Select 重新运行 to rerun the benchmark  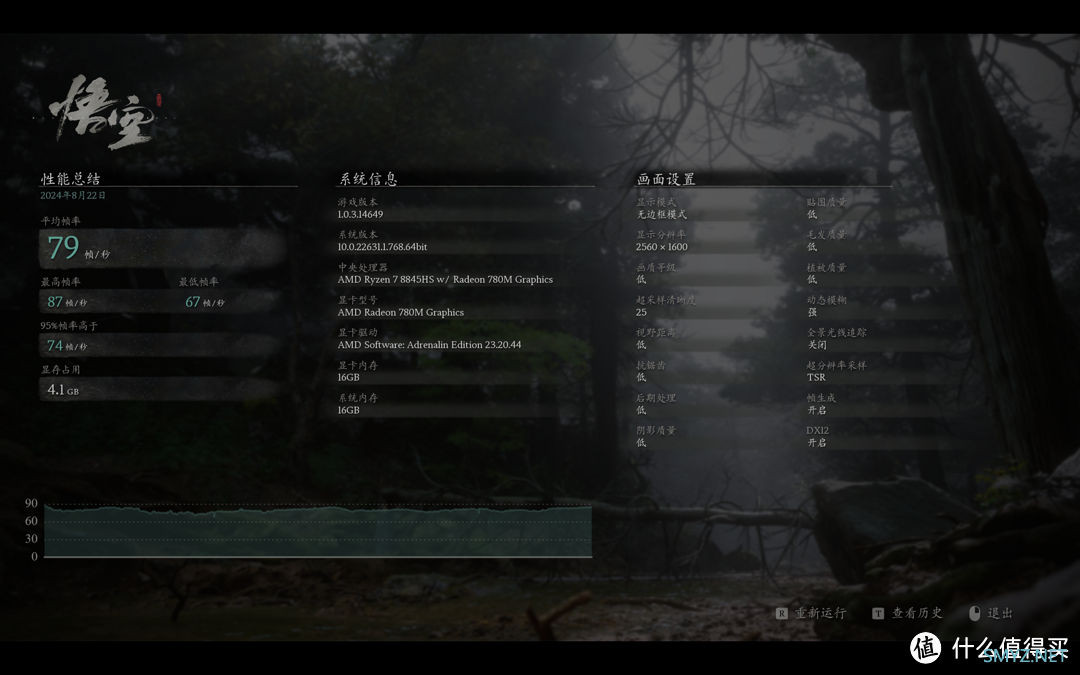point(819,613)
